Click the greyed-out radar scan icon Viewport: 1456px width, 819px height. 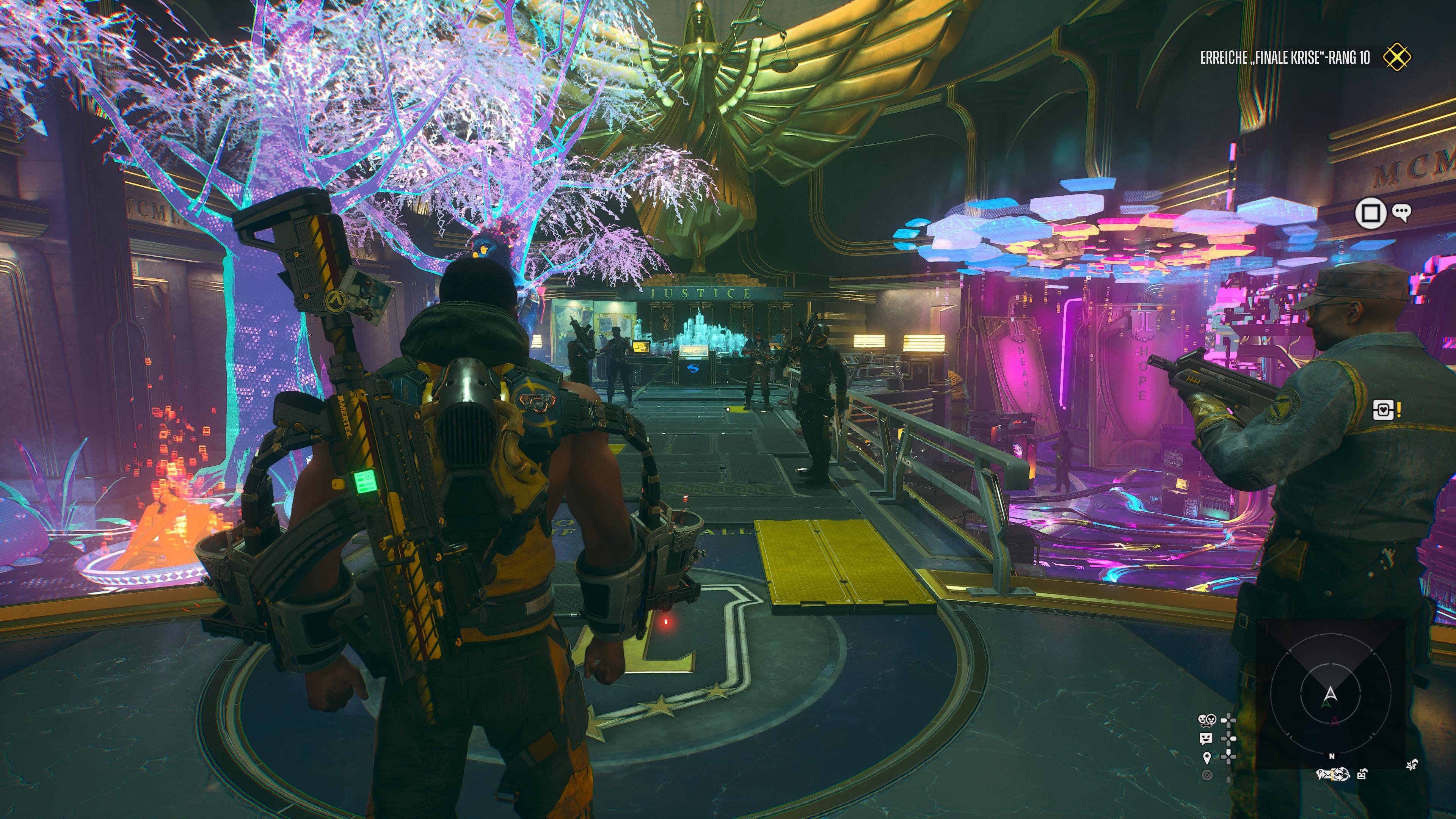click(1207, 775)
